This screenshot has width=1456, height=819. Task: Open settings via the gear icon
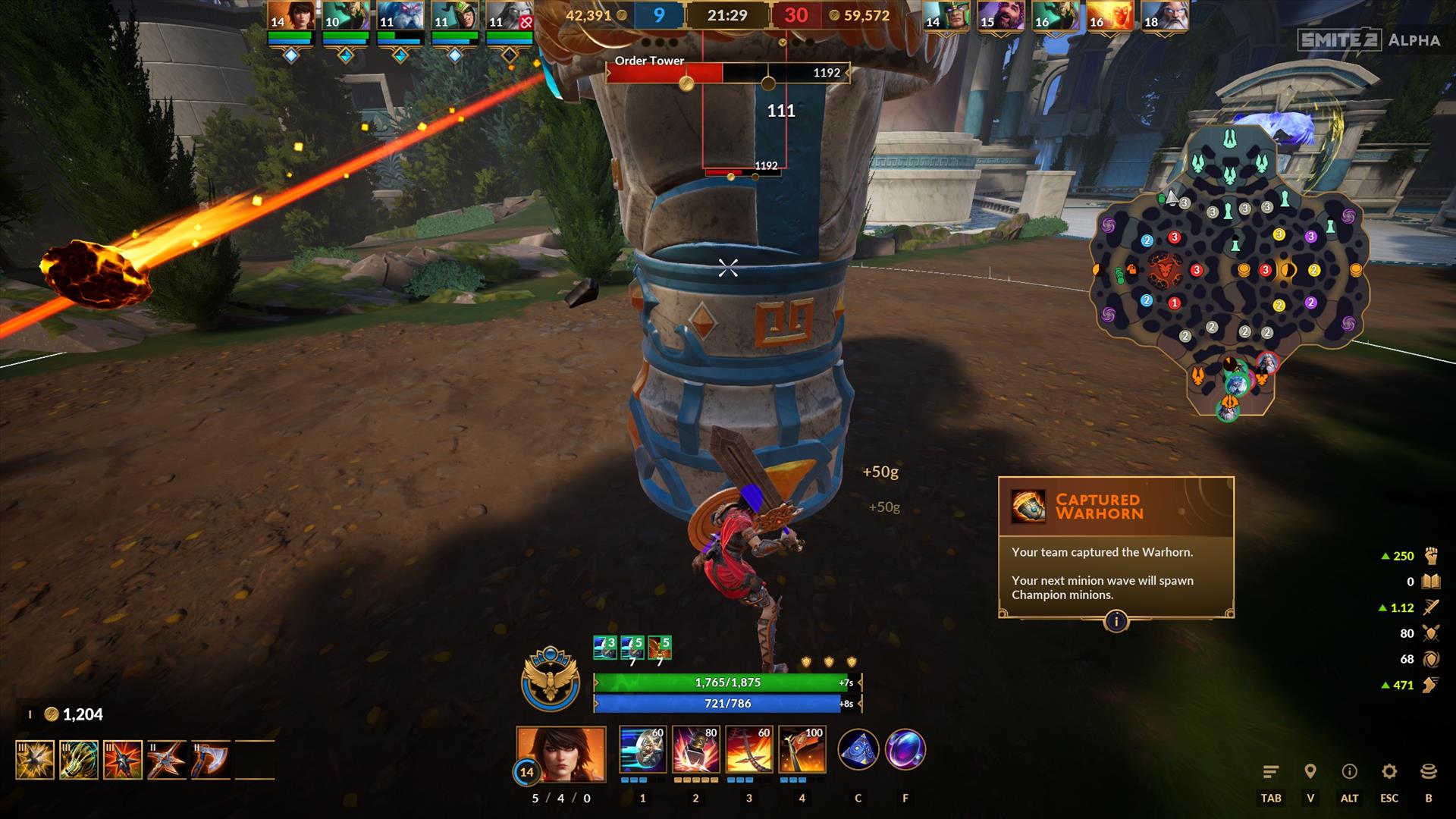coord(1389,772)
